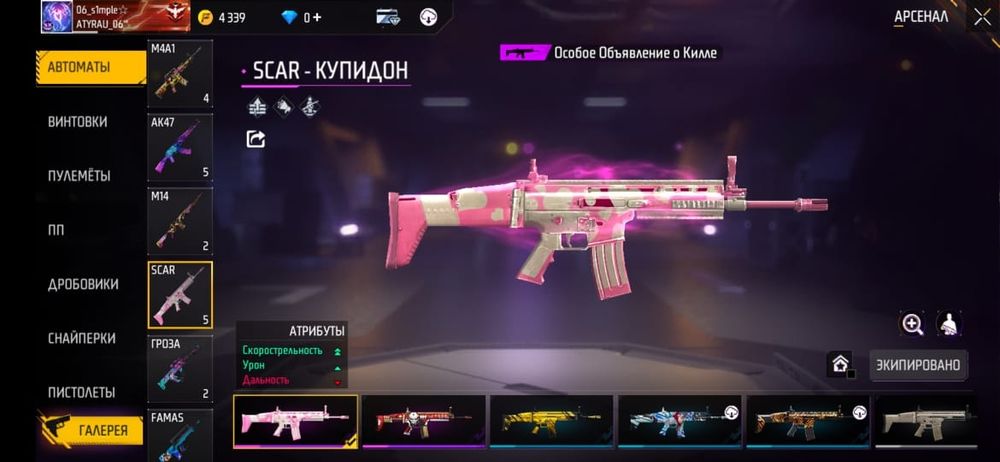Screen dimensions: 1000x462
Task: Open the Дробовики category
Action: tap(83, 284)
